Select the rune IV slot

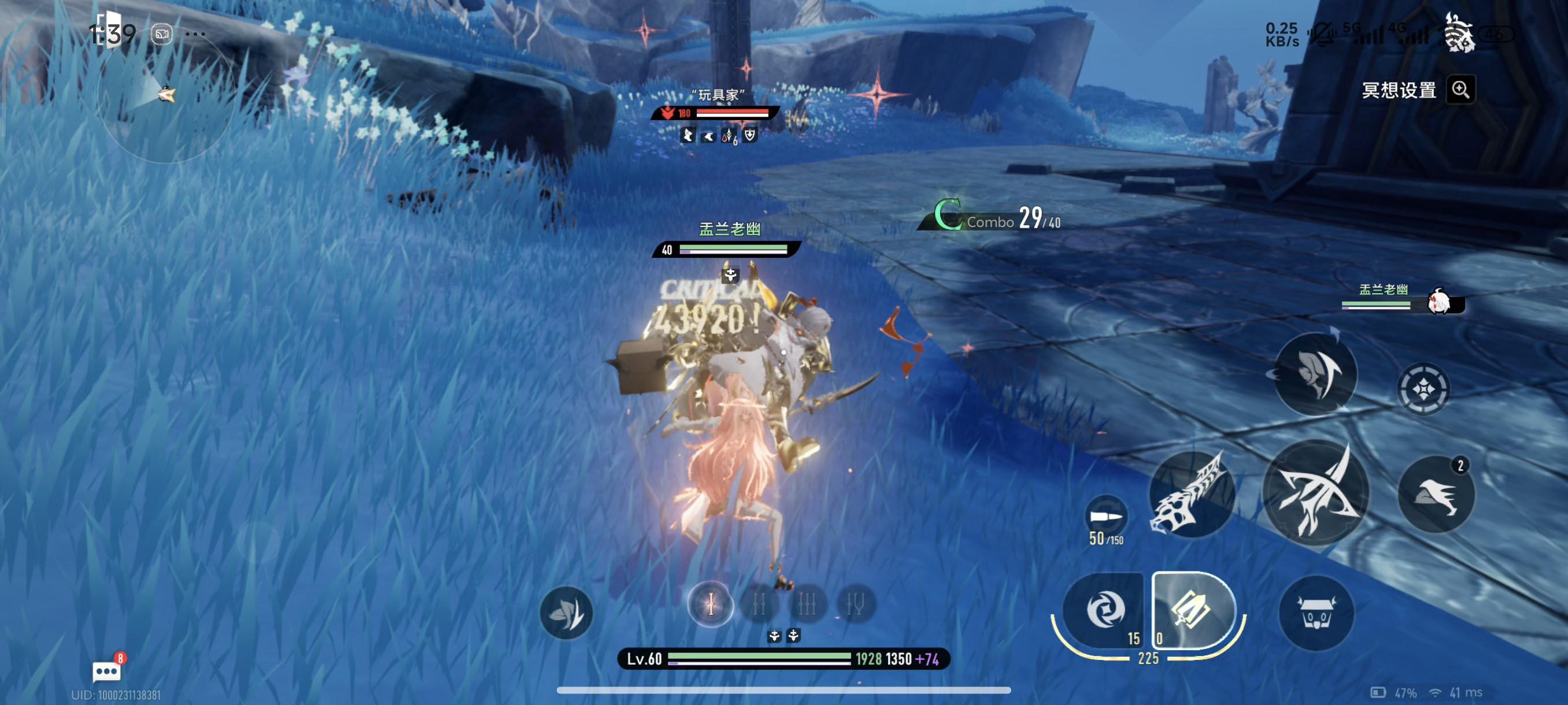tap(855, 604)
